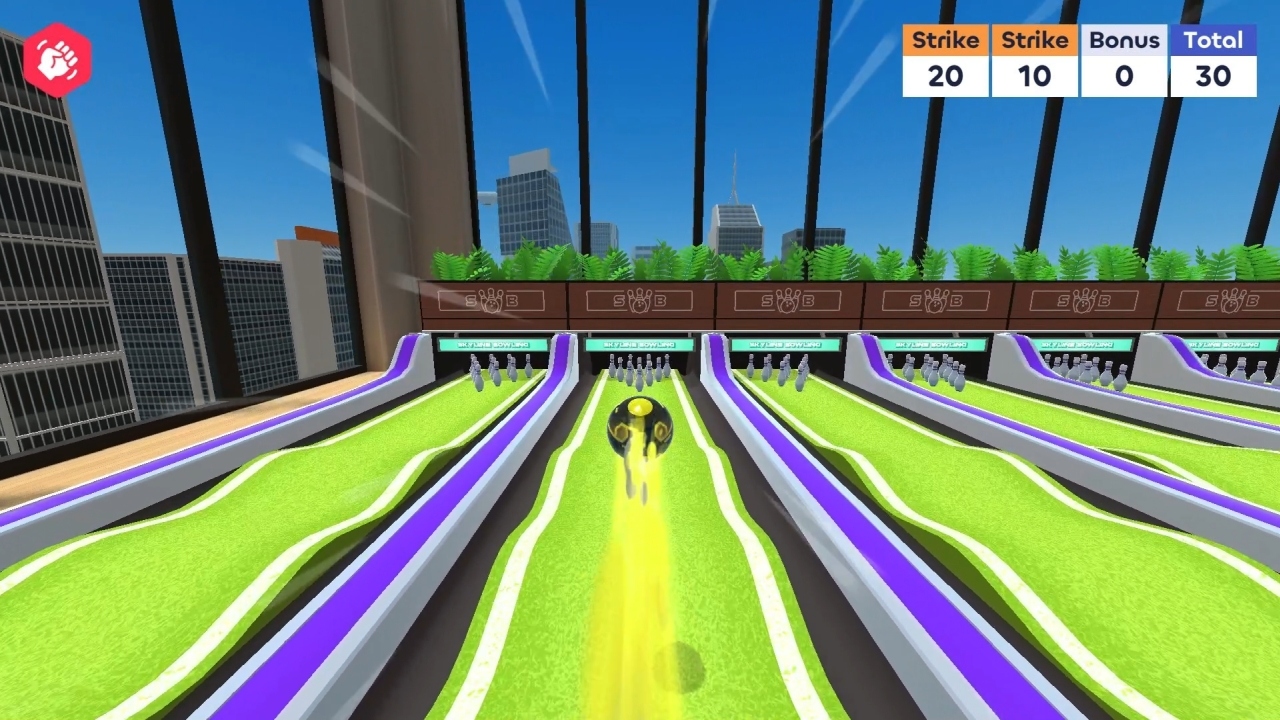Click the score value 20

click(943, 76)
